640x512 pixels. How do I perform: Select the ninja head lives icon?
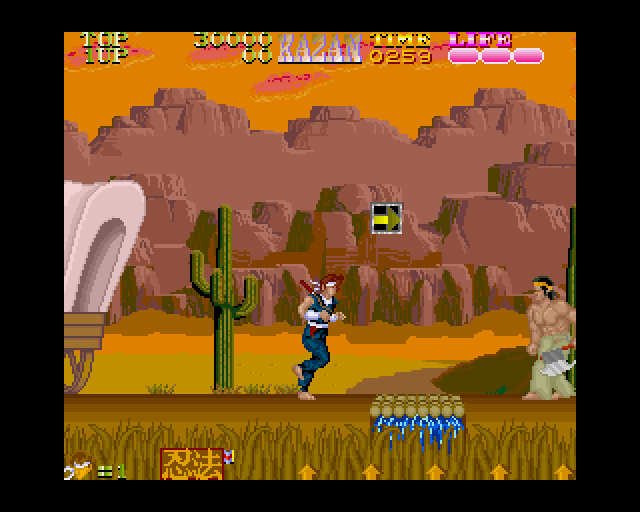point(79,468)
